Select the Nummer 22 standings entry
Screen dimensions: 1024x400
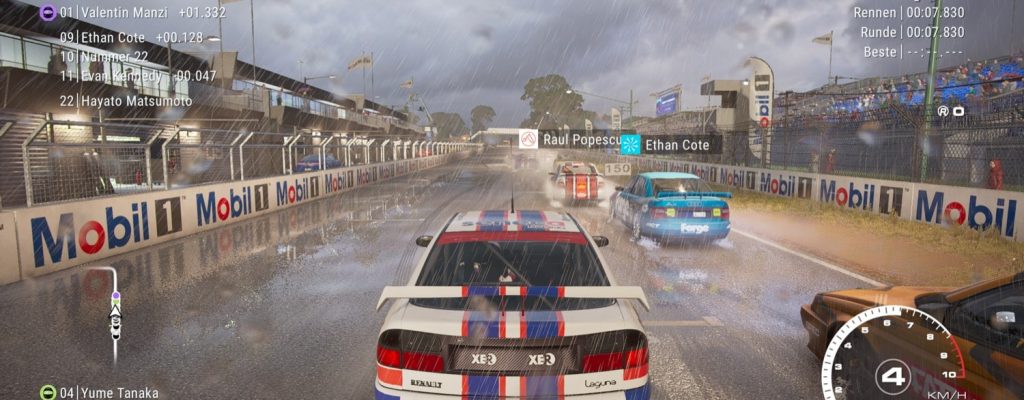tap(104, 57)
